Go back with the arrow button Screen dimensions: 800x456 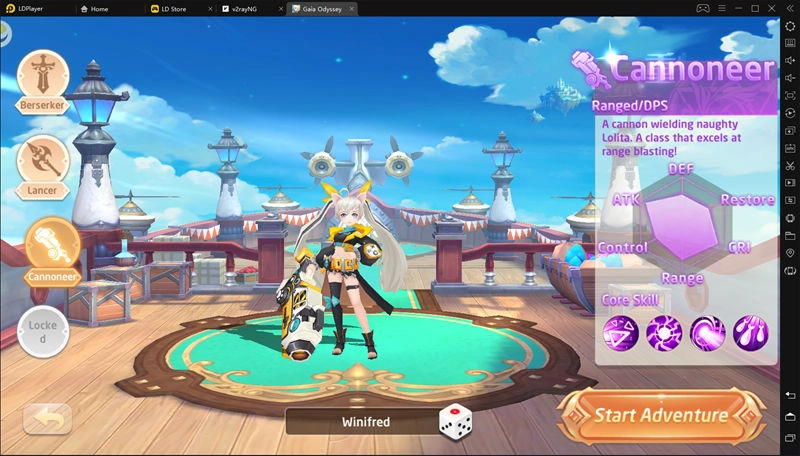[47, 419]
